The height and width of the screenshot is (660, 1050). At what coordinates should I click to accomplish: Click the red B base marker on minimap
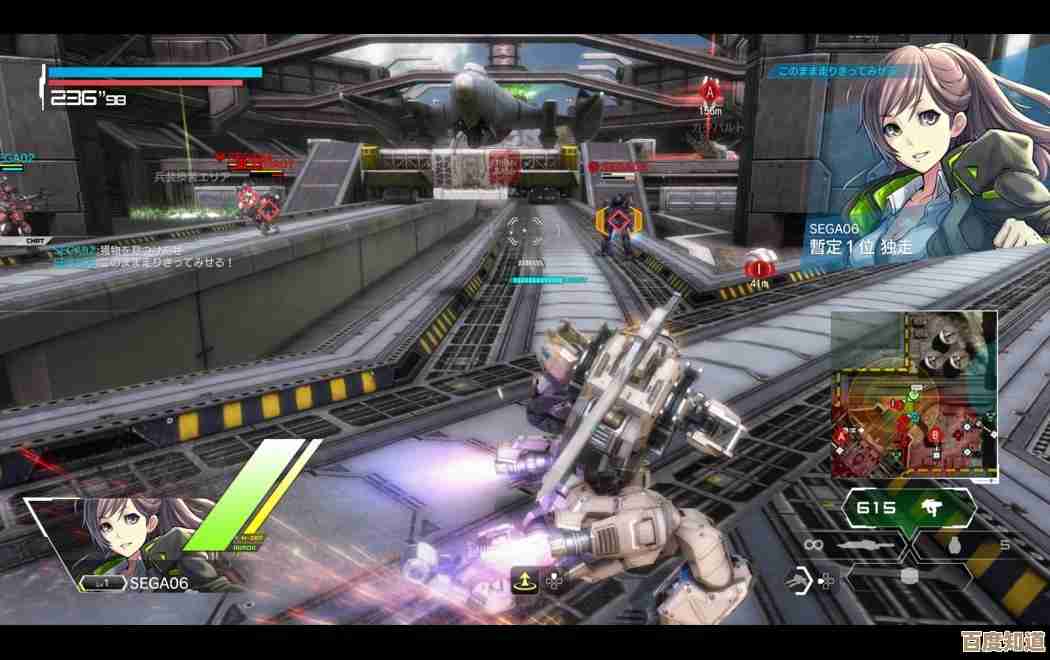[935, 435]
